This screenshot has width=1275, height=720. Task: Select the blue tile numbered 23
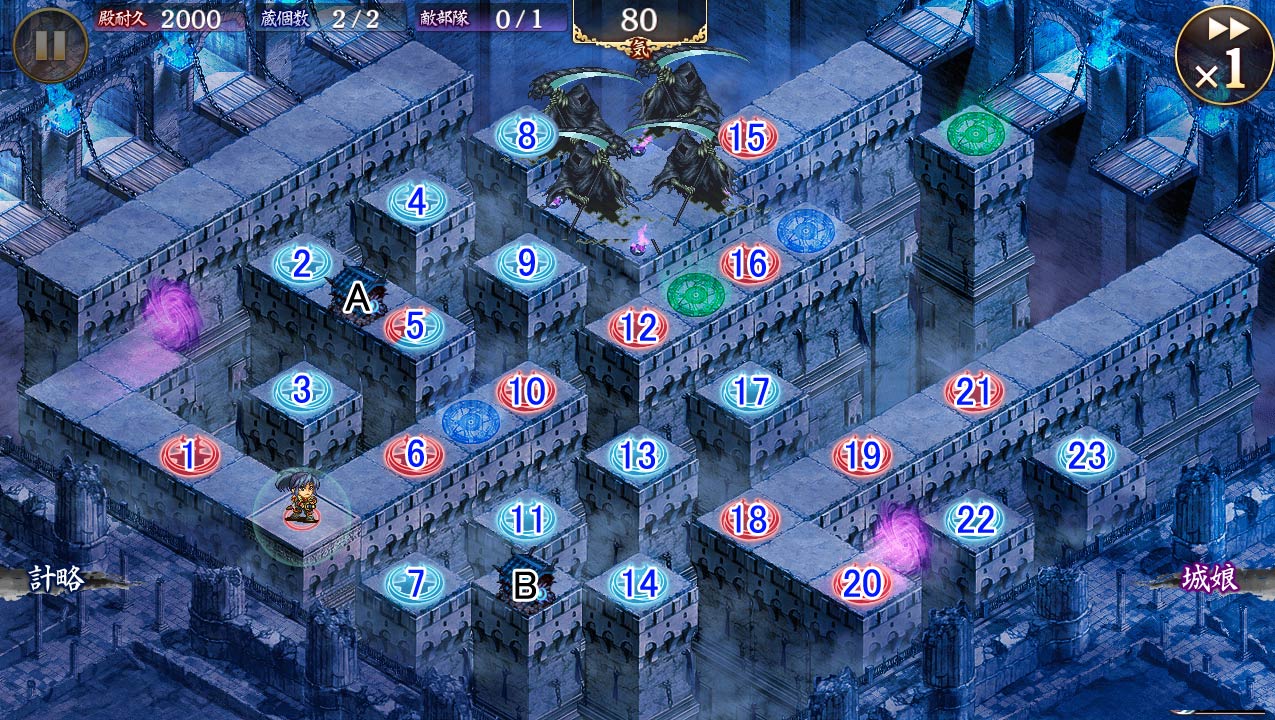pos(1086,456)
